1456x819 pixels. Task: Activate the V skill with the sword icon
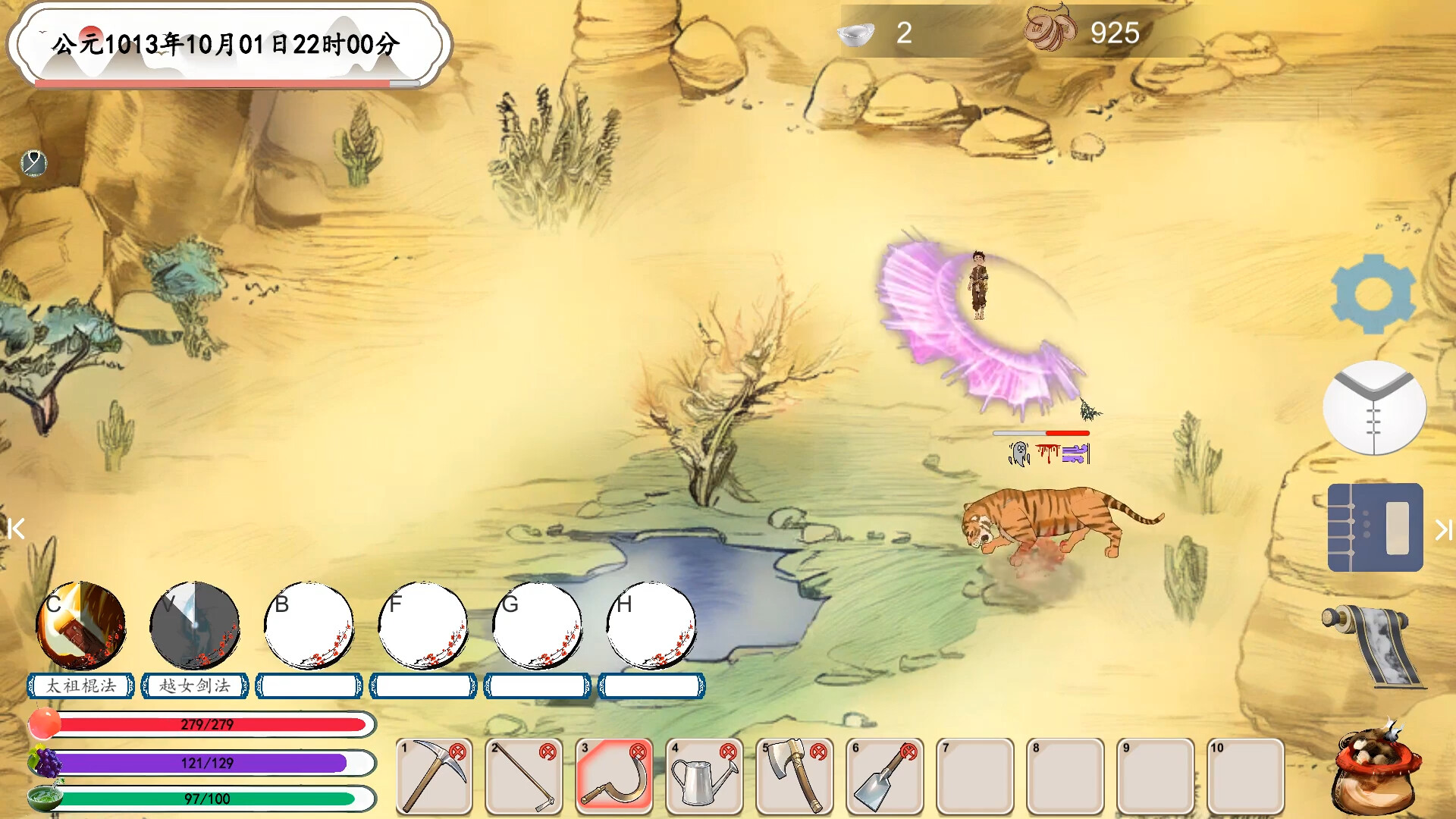coord(195,624)
